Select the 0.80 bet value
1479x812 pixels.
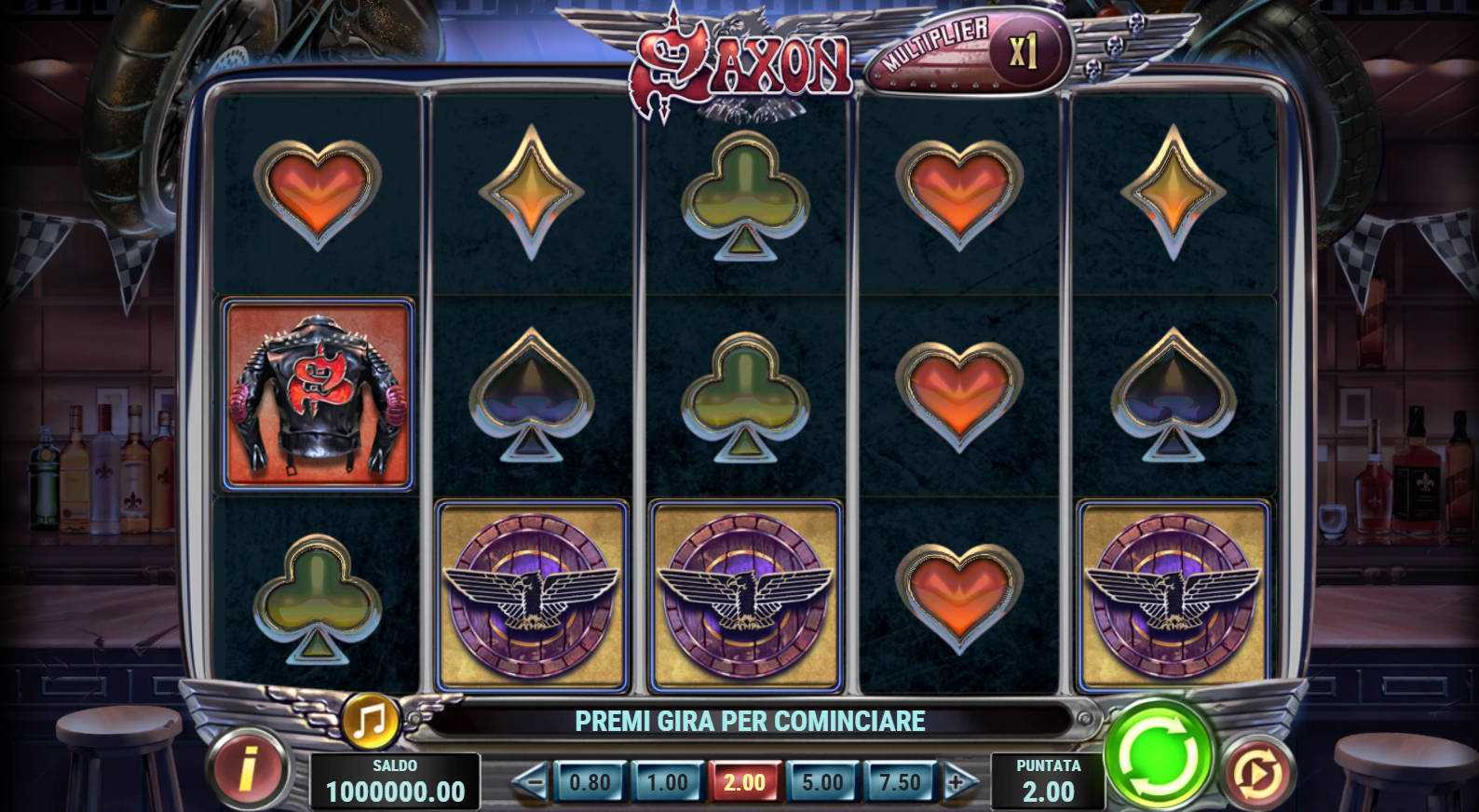(x=590, y=782)
